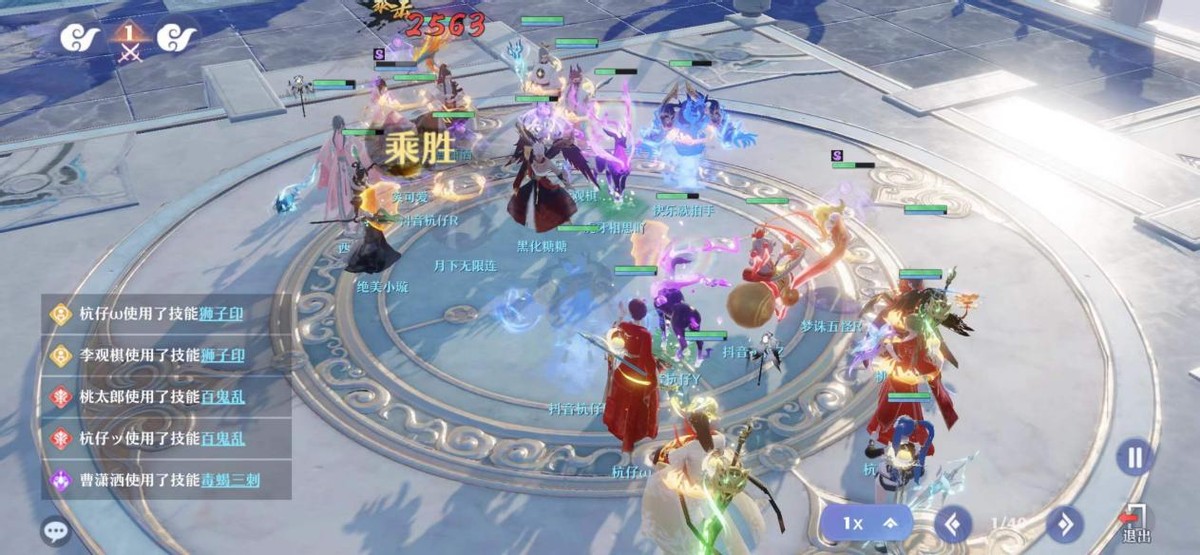Open the chat speech bubble icon
1200x555 pixels.
pos(56,530)
